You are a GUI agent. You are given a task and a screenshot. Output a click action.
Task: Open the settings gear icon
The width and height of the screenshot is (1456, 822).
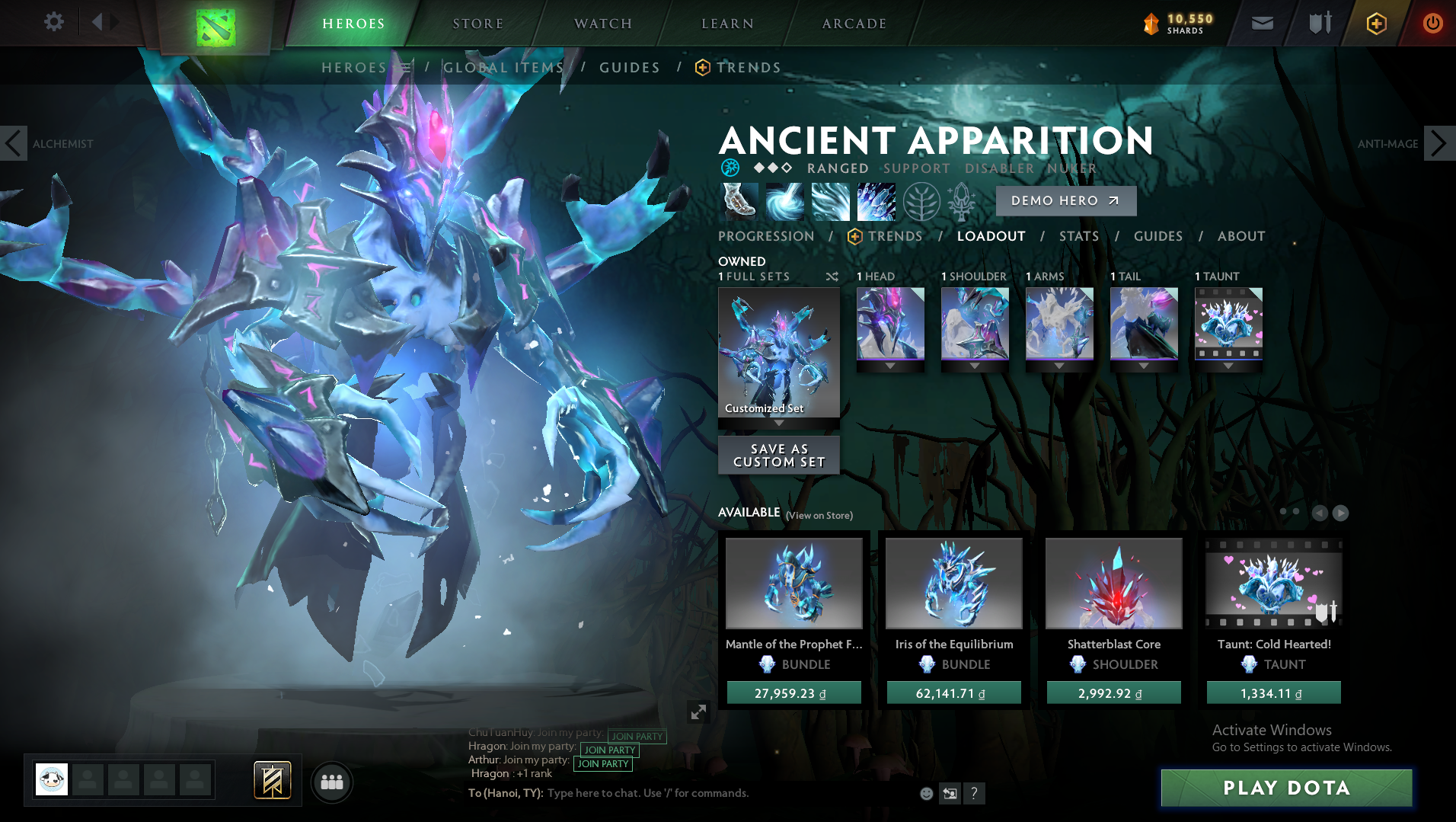pos(53,22)
